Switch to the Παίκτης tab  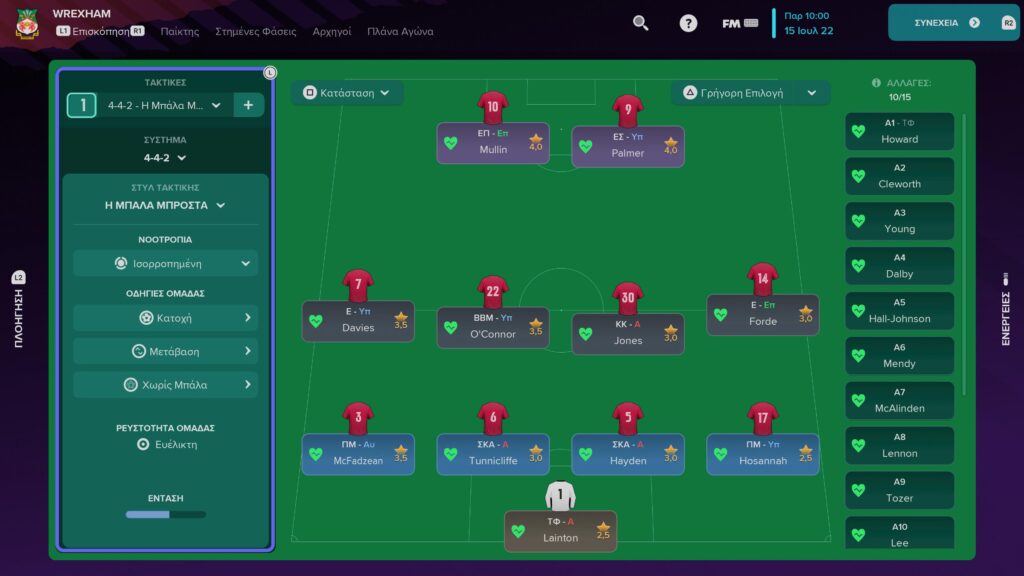[x=180, y=31]
